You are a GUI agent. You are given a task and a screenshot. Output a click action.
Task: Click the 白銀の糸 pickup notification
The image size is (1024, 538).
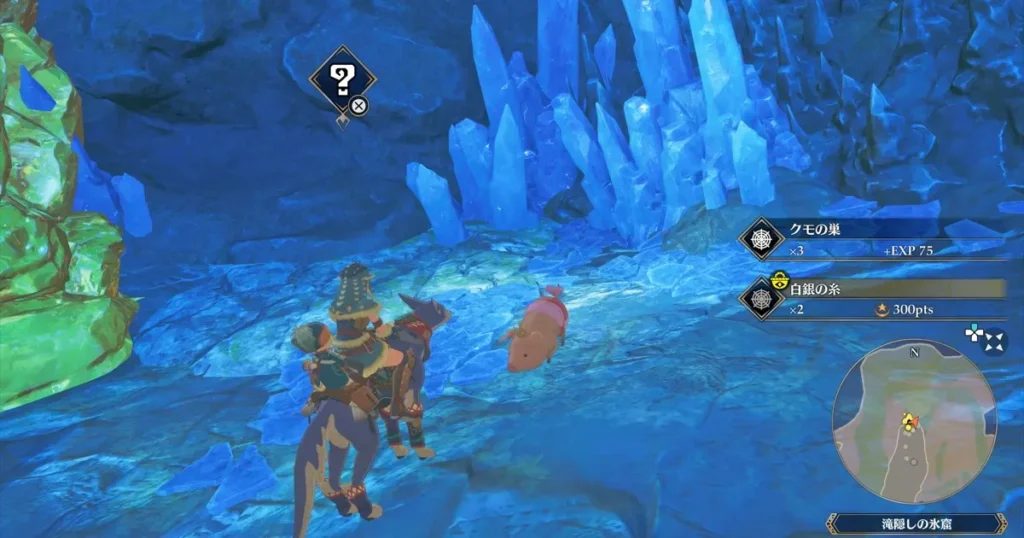pyautogui.click(x=870, y=298)
